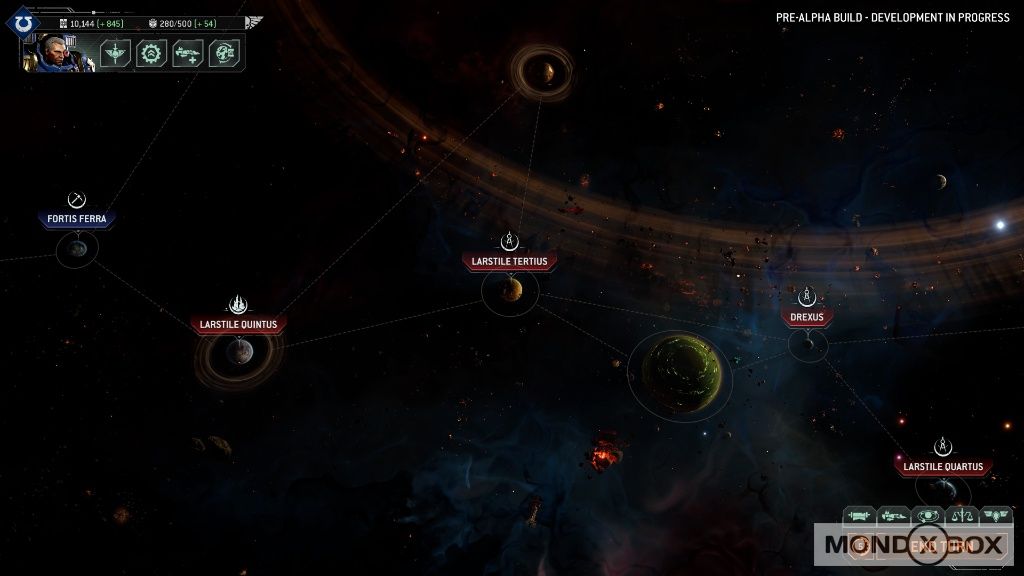Open the bolter weapon icon in bottom toolbar
This screenshot has width=1024, height=576.
point(894,516)
